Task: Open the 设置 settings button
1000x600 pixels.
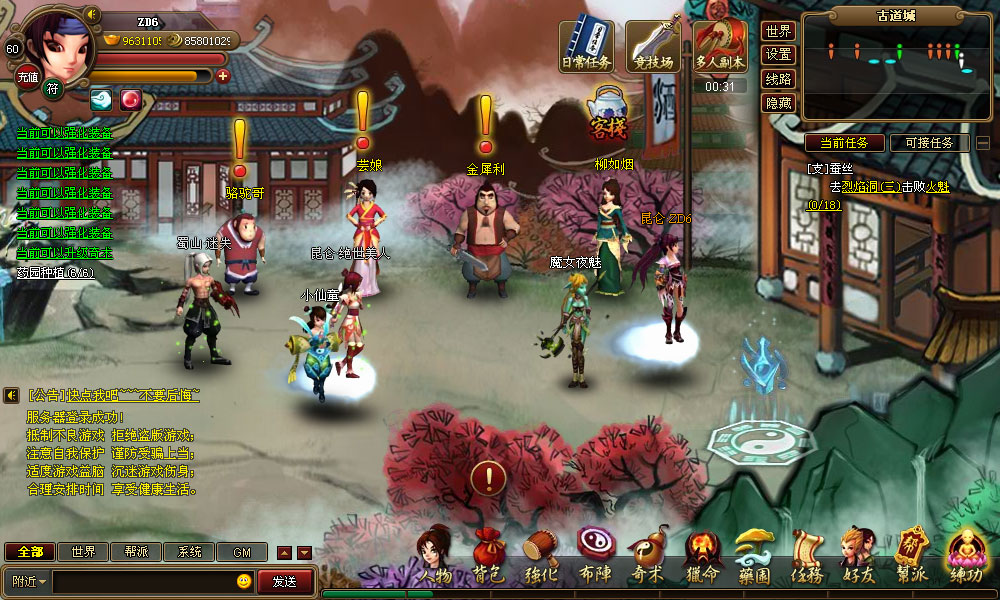Action: (x=778, y=55)
